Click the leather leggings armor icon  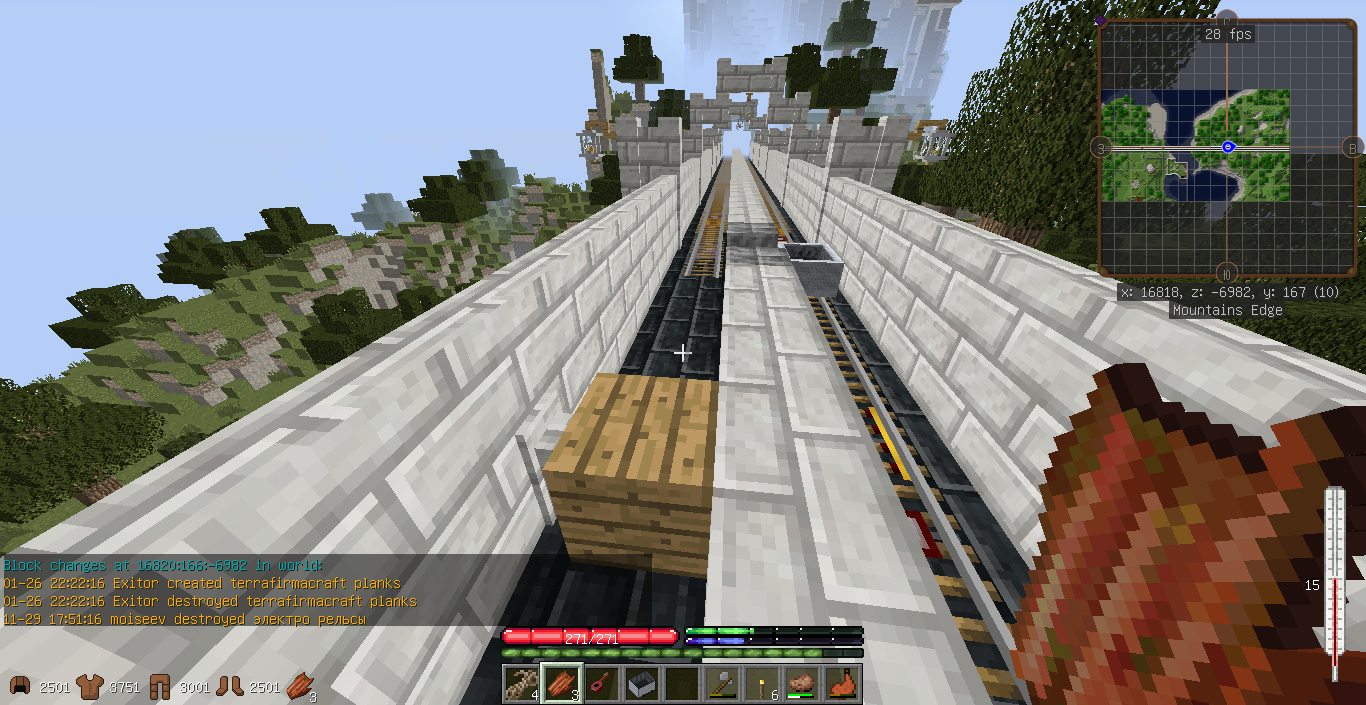(x=160, y=686)
